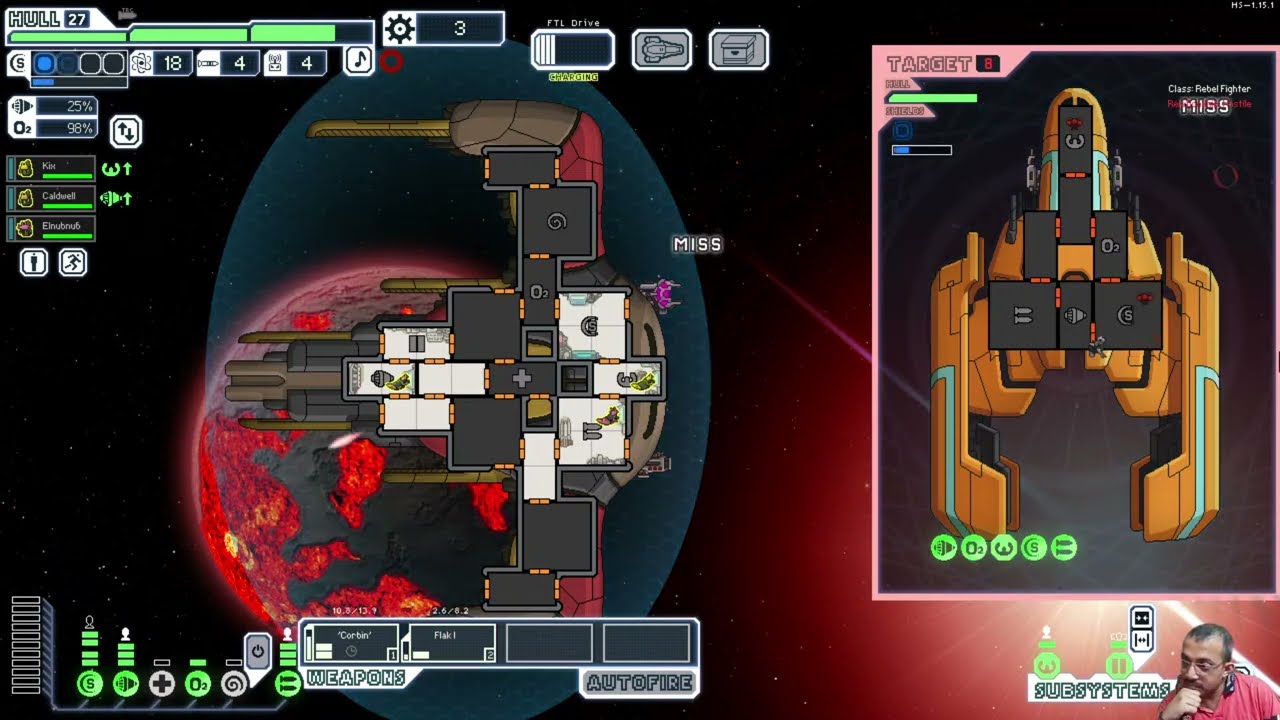Open the ship upgrades screen
Image resolution: width=1280 pixels, height=720 pixels.
661,50
